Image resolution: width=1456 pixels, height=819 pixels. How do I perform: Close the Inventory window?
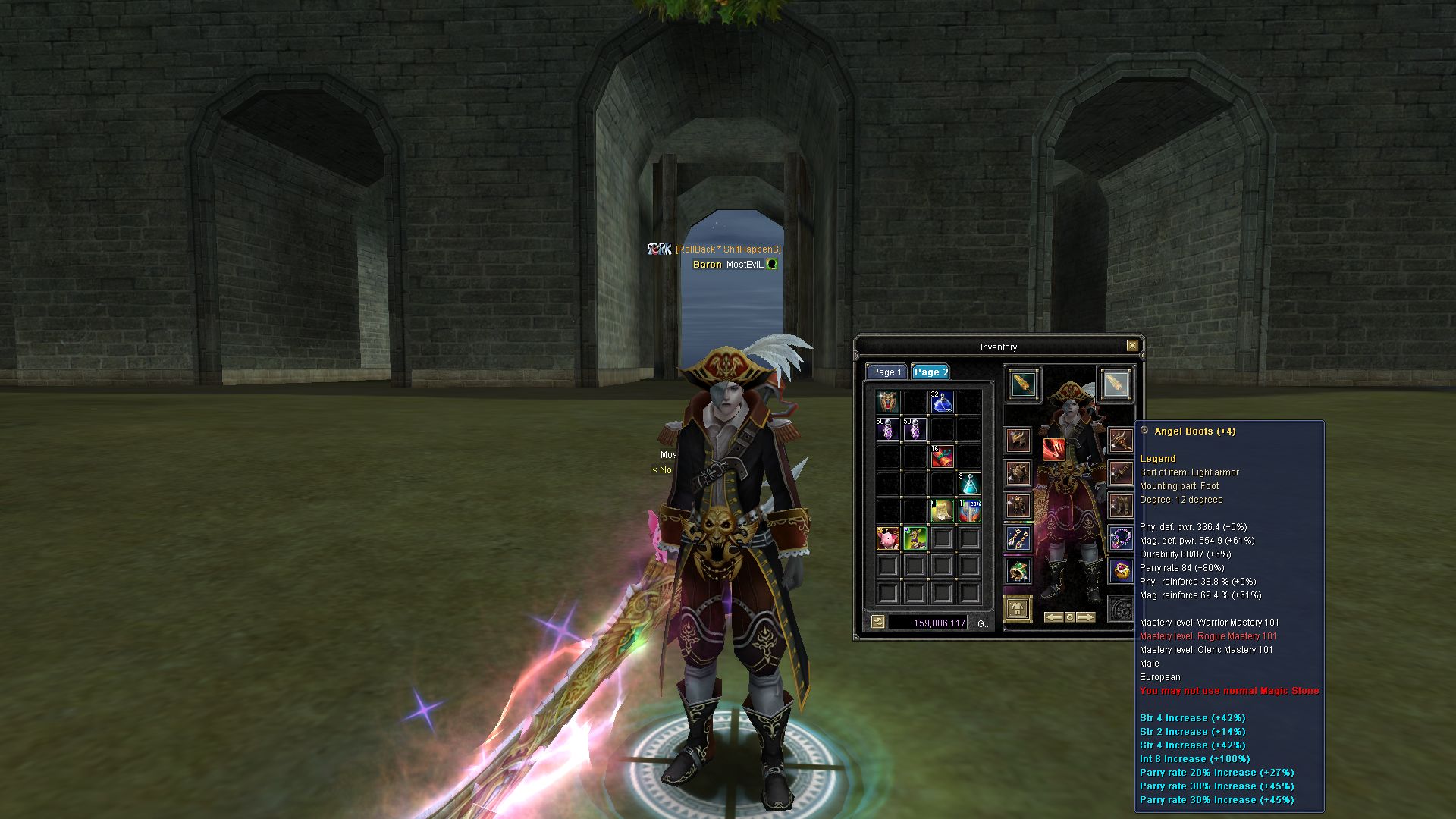tap(1132, 346)
